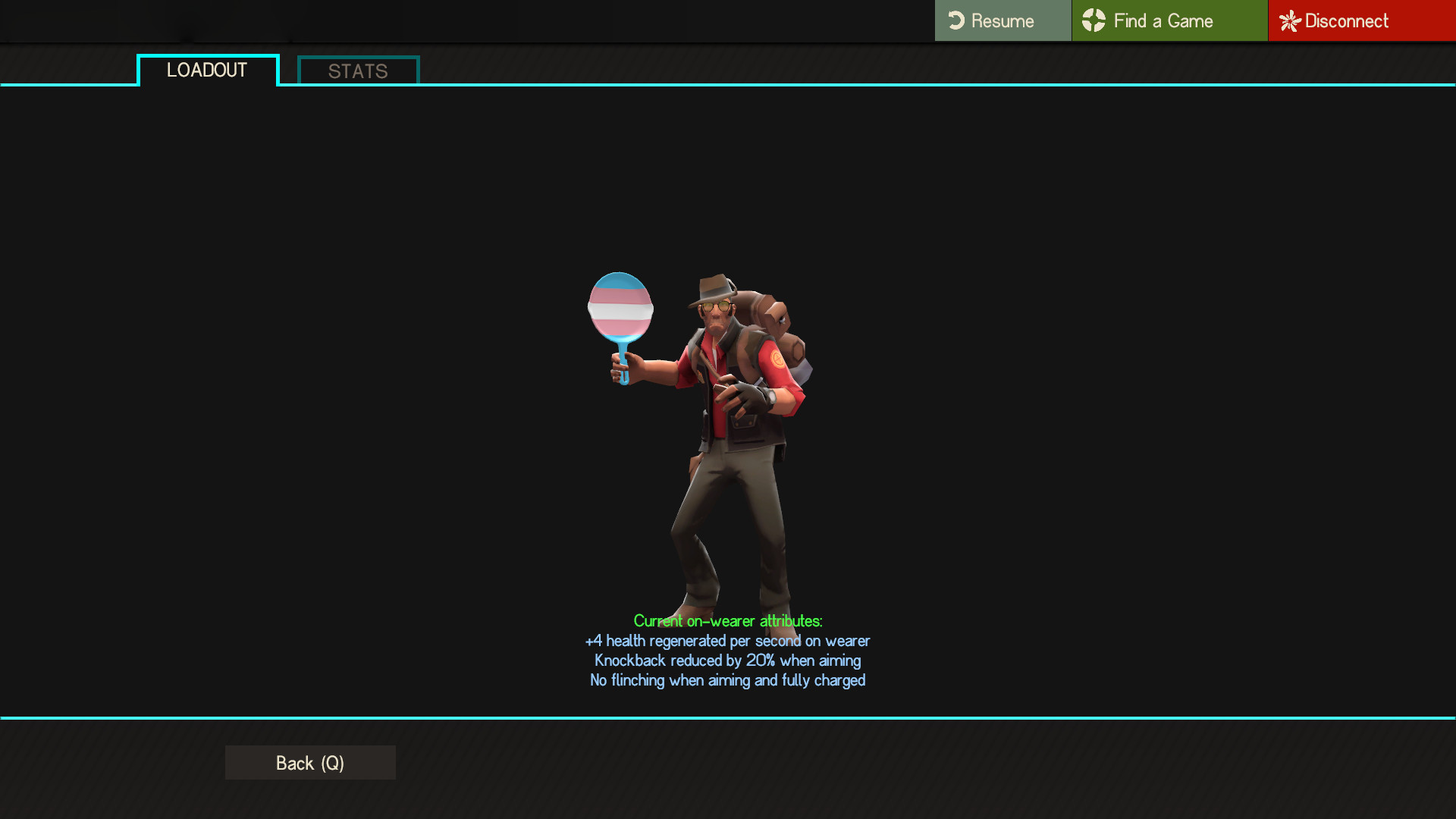1456x819 pixels.
Task: Click the Resume curved-arrow icon
Action: [957, 20]
